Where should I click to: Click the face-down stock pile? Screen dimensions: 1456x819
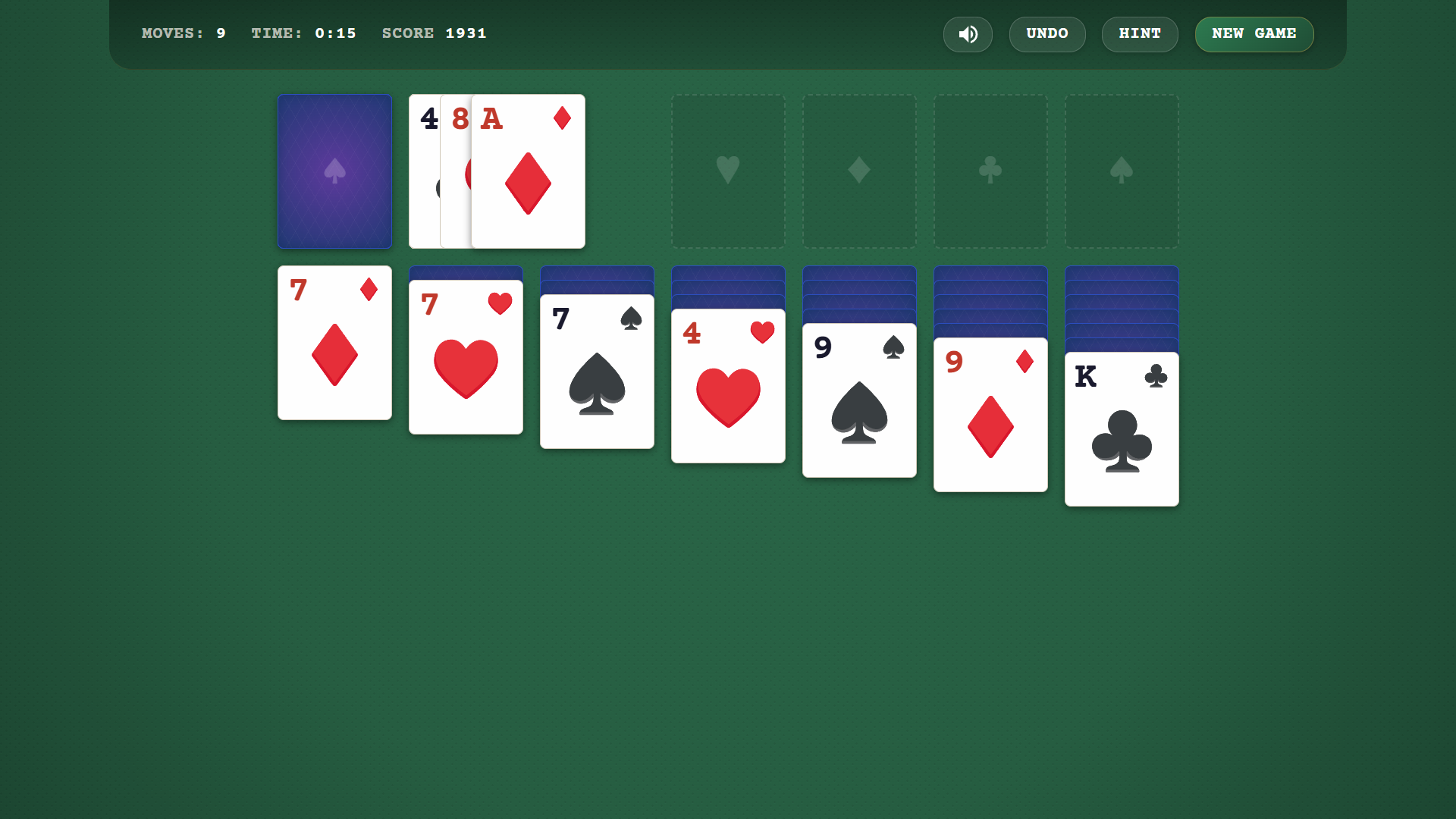coord(334,171)
